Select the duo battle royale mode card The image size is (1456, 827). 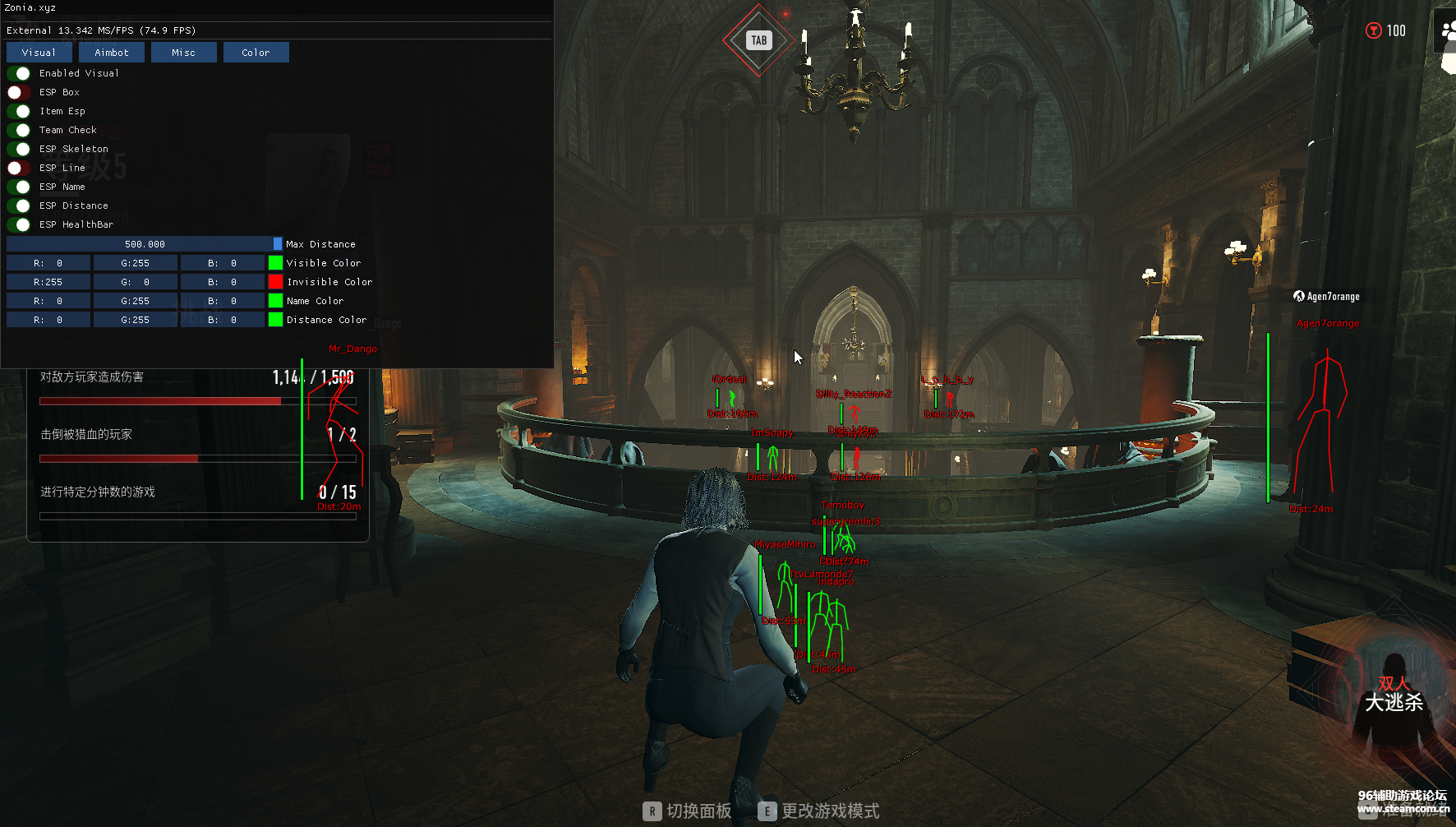click(1394, 695)
